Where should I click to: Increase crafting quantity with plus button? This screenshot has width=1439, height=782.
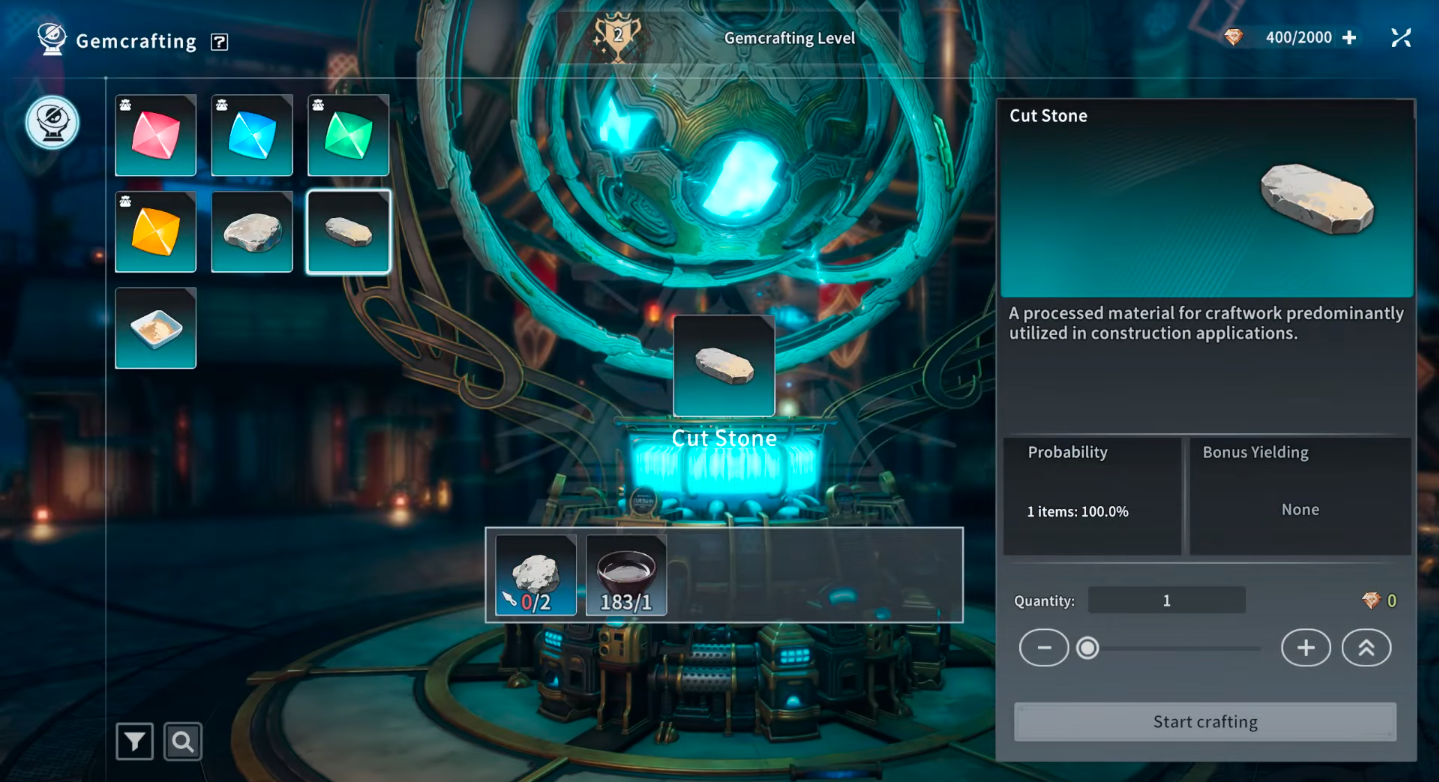click(x=1305, y=648)
